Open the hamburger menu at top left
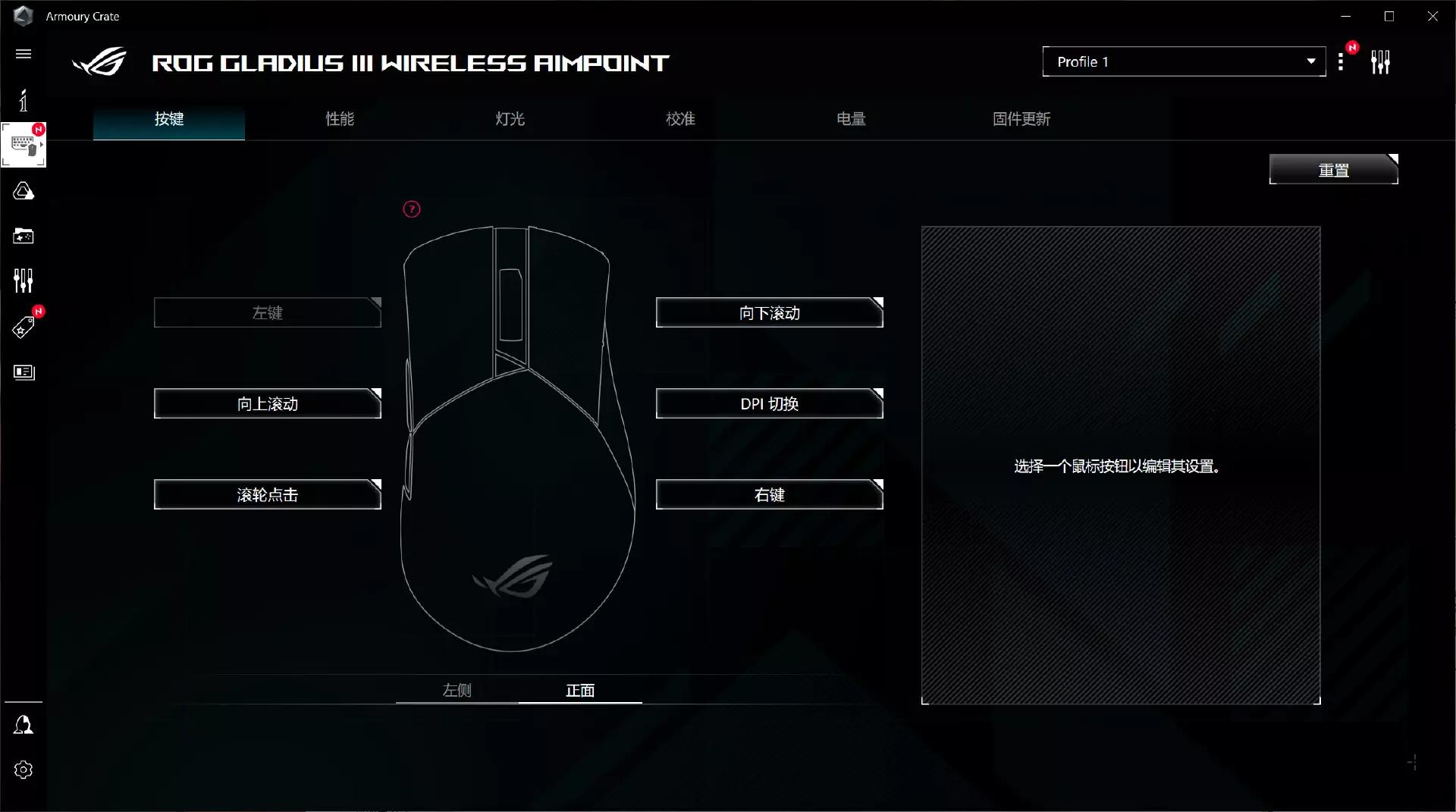Image resolution: width=1456 pixels, height=812 pixels. click(x=24, y=54)
